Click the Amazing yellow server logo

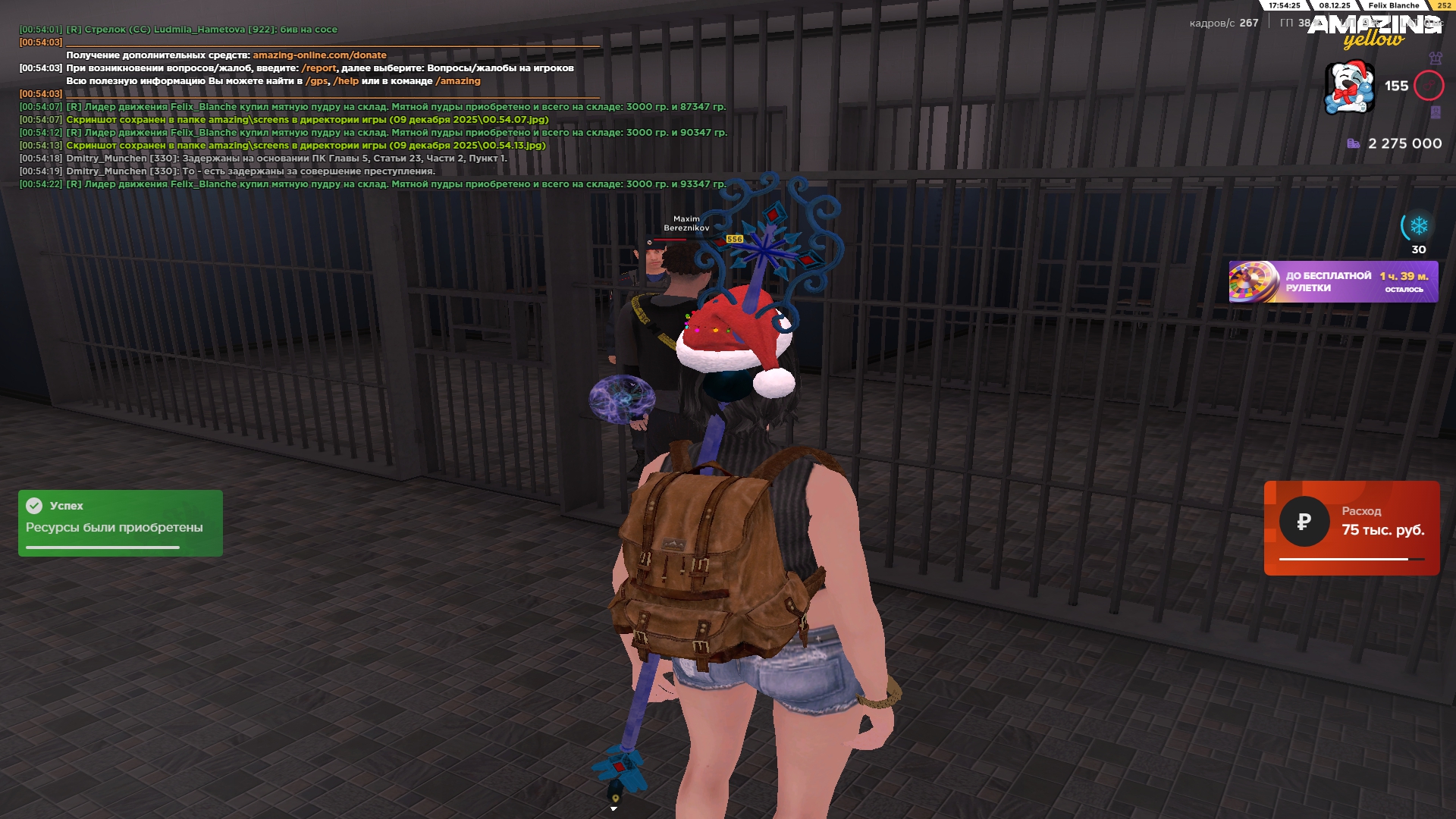[1373, 32]
